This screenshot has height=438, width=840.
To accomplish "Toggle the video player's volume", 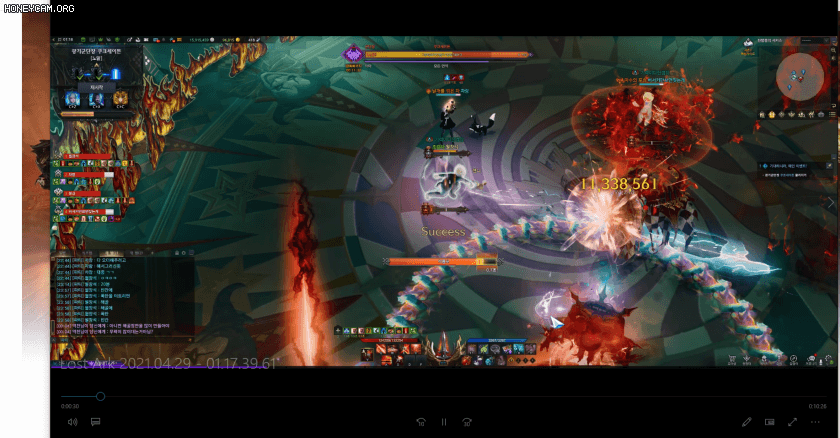I will [x=72, y=422].
